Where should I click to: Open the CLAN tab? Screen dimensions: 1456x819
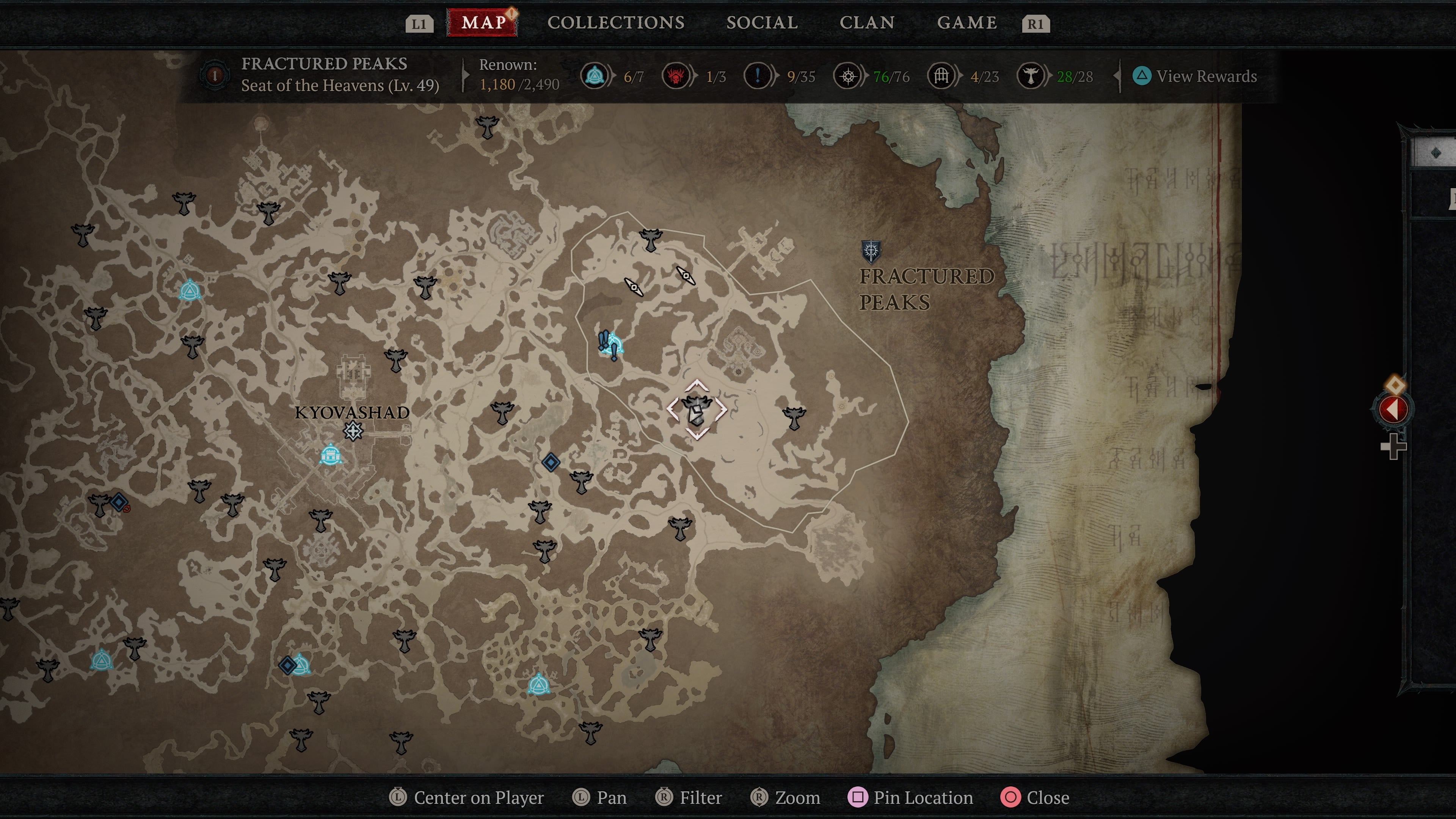868,23
